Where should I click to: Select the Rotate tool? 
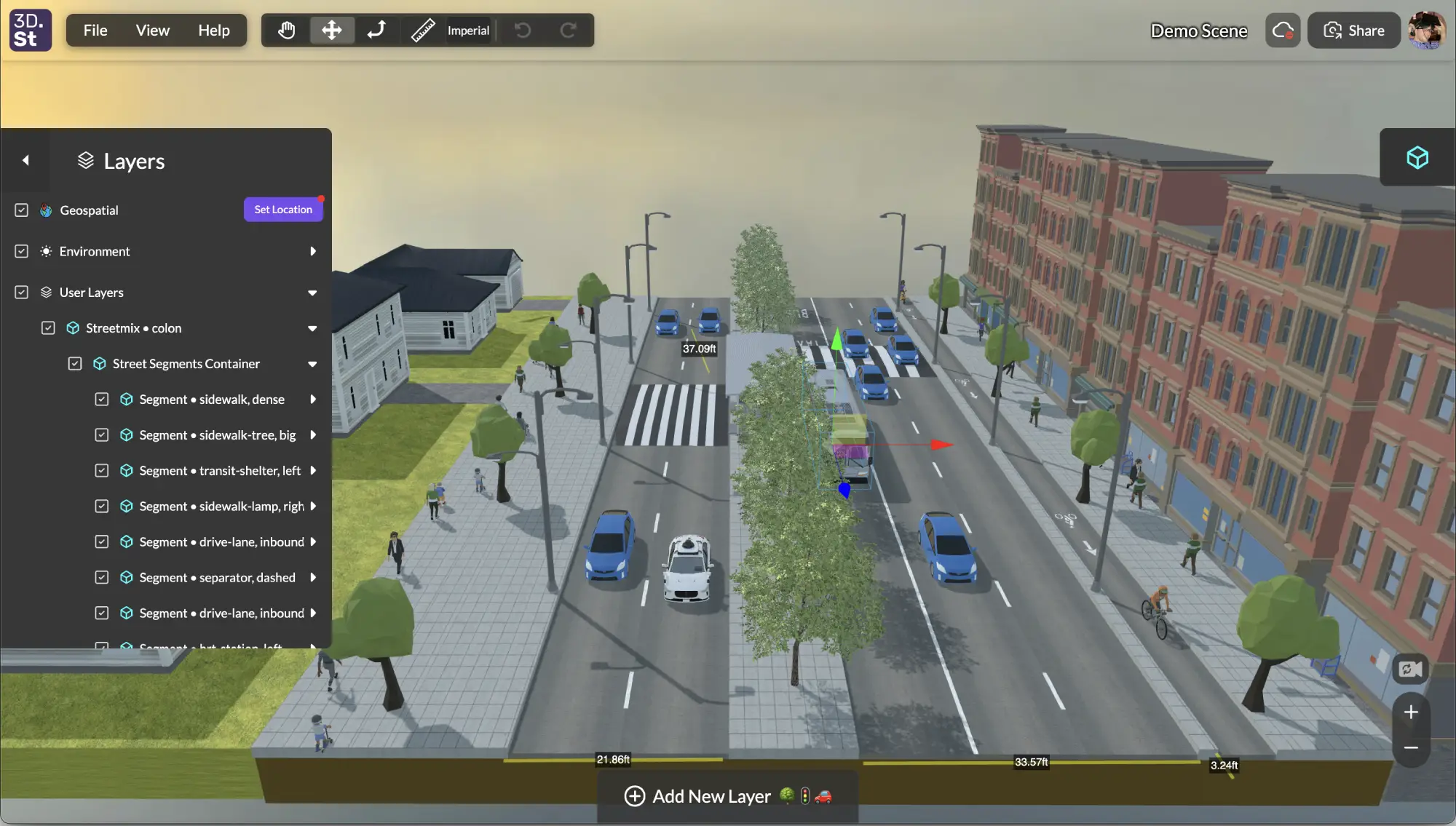click(x=376, y=30)
